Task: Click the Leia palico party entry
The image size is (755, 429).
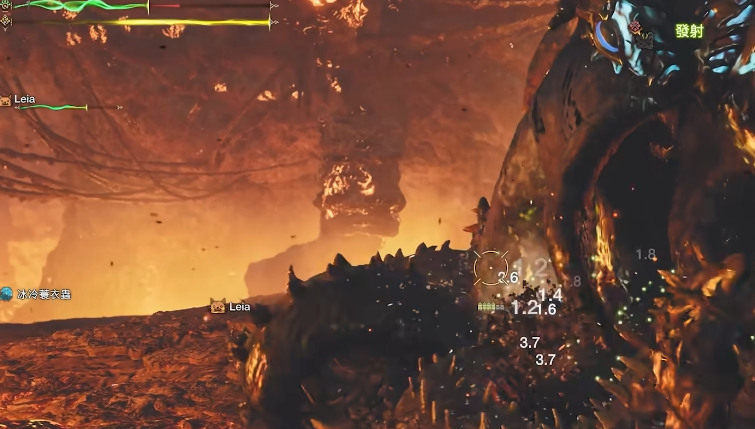Action: point(20,100)
